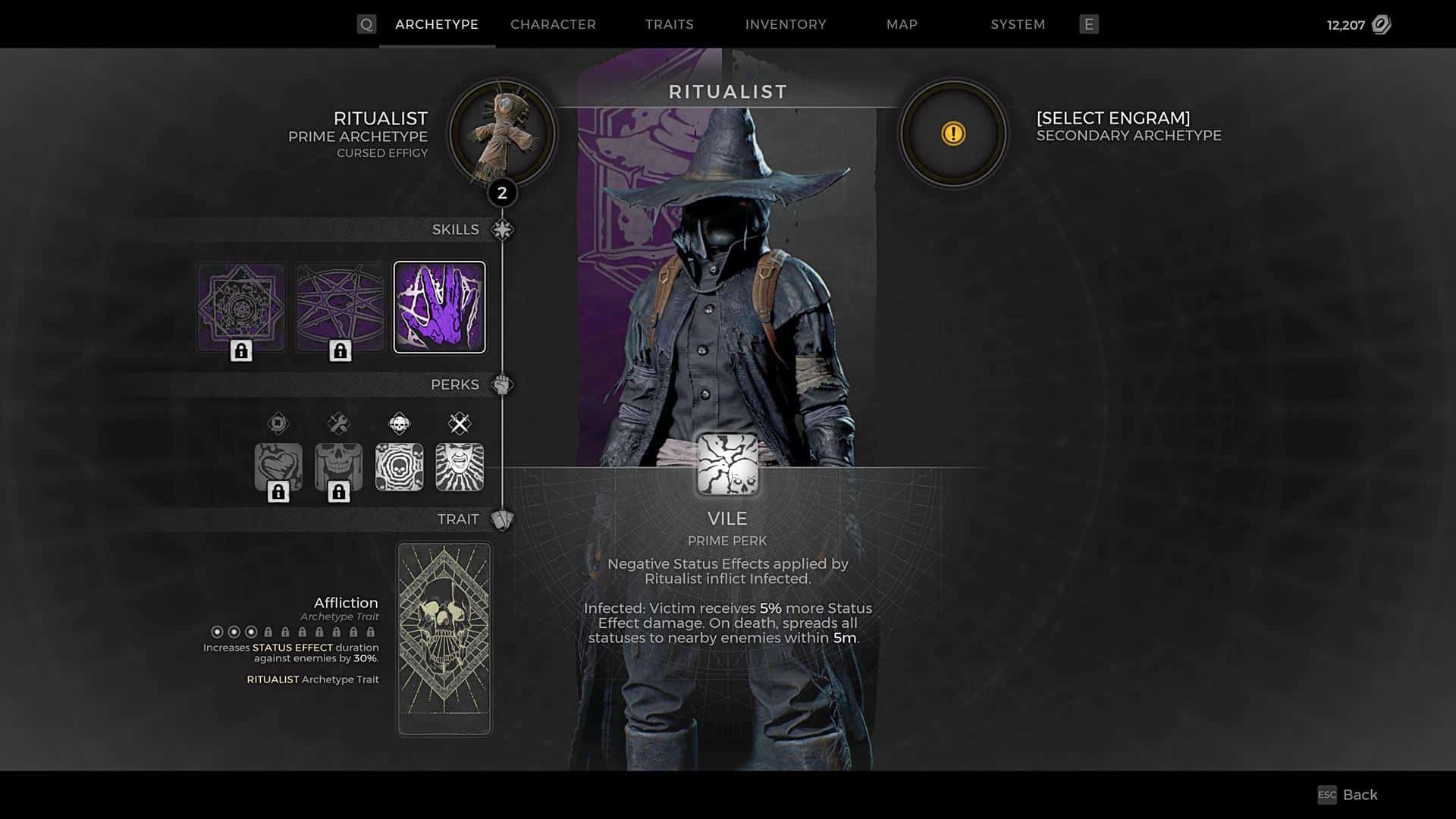Select the Vile prime perk icon
Viewport: 1456px width, 819px height.
727,464
